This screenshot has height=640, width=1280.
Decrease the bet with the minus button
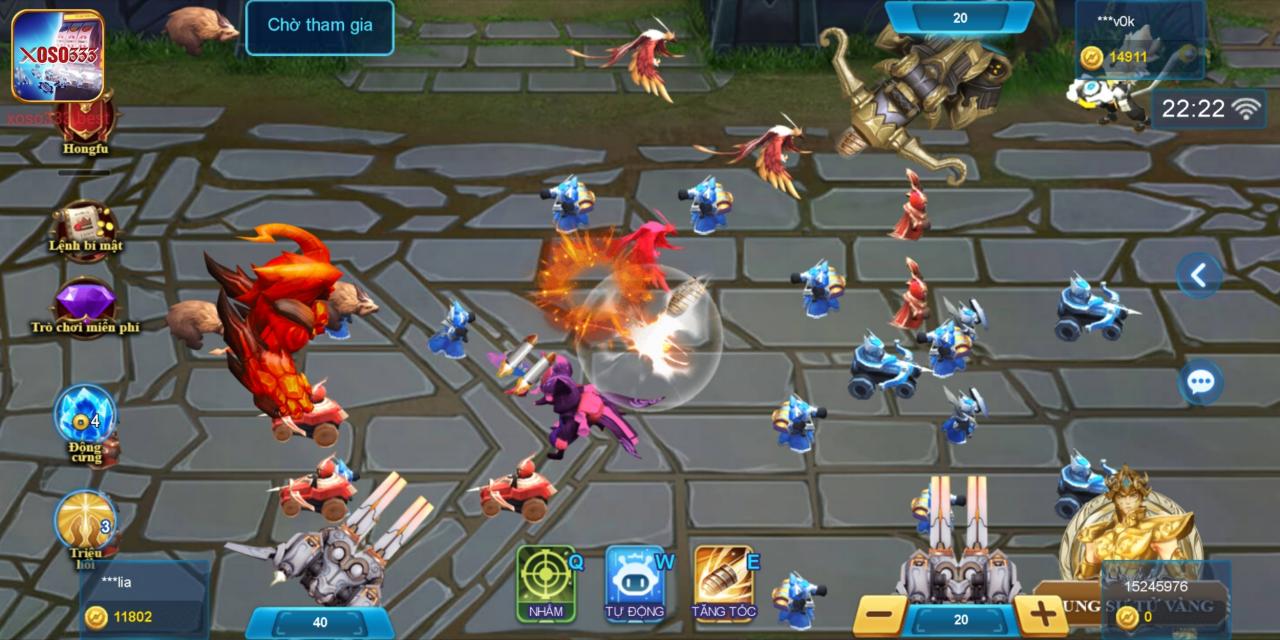tap(880, 616)
